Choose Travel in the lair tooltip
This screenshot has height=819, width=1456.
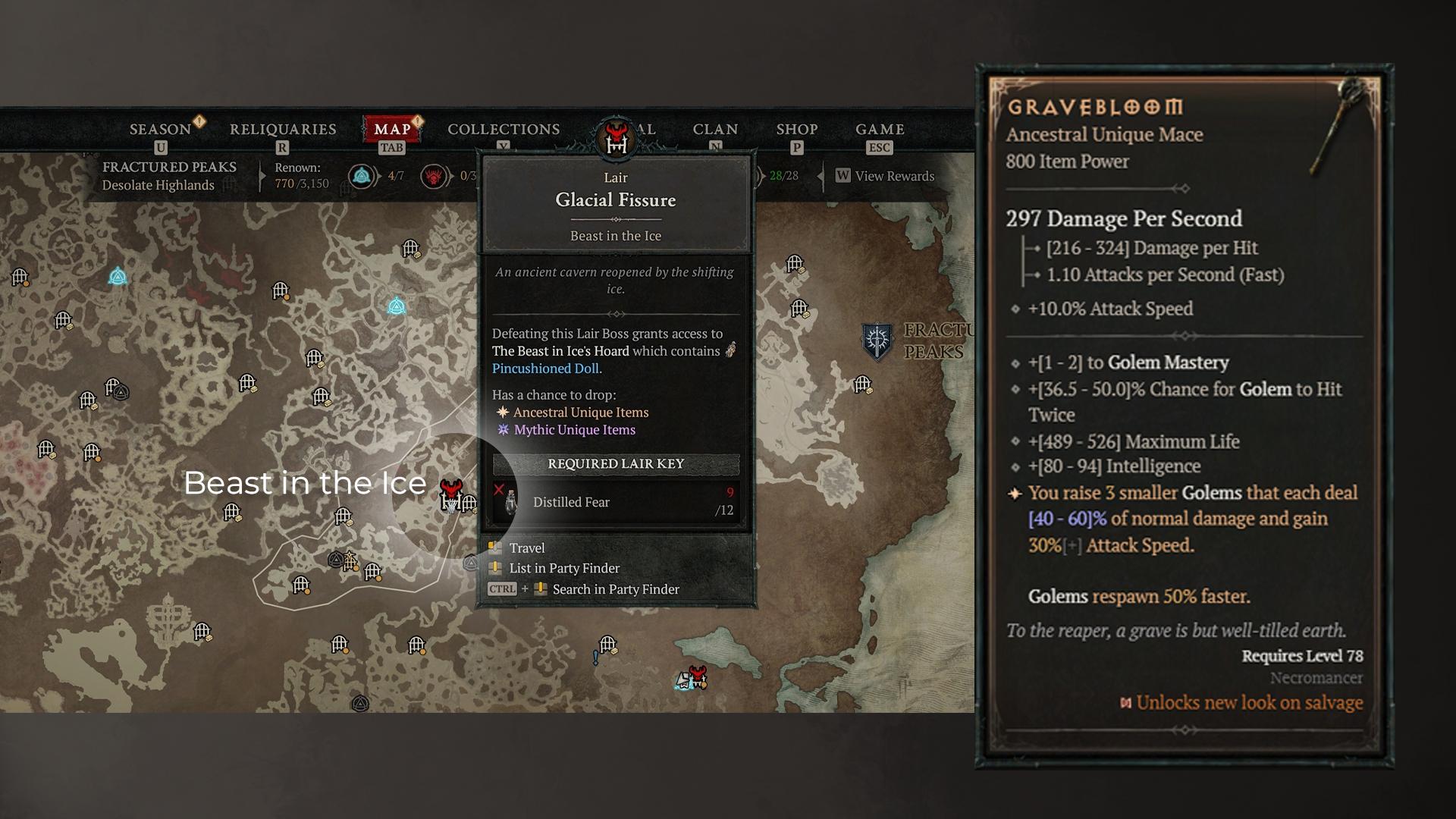tap(526, 548)
